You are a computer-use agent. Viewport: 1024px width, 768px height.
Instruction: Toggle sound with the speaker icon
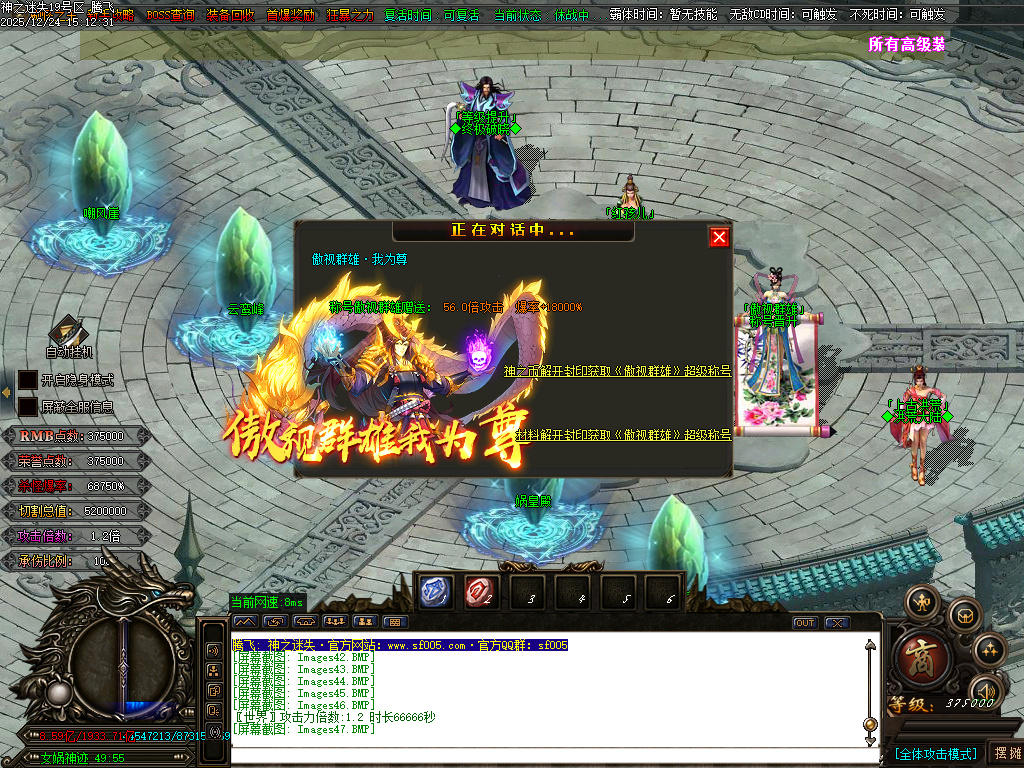pyautogui.click(x=986, y=690)
